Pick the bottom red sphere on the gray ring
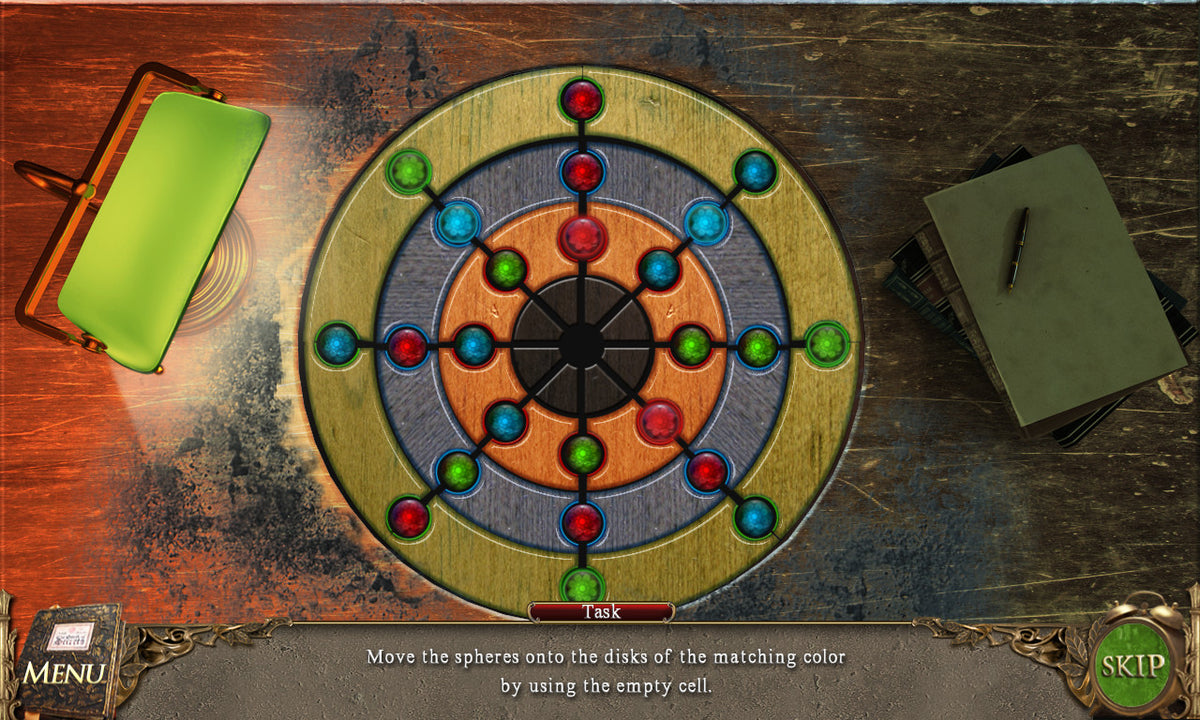Screen dimensions: 1200x720 [x=581, y=521]
